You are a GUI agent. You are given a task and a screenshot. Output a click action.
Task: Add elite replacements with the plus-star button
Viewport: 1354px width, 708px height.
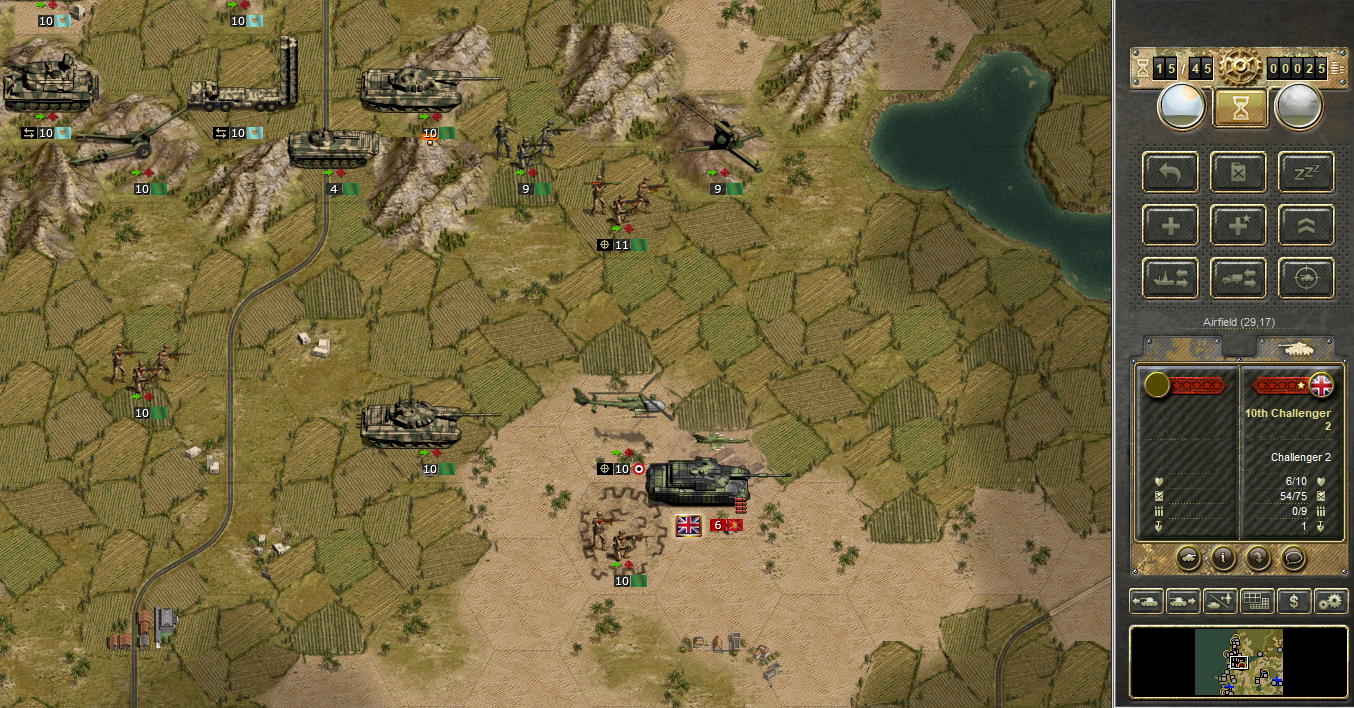(1238, 225)
